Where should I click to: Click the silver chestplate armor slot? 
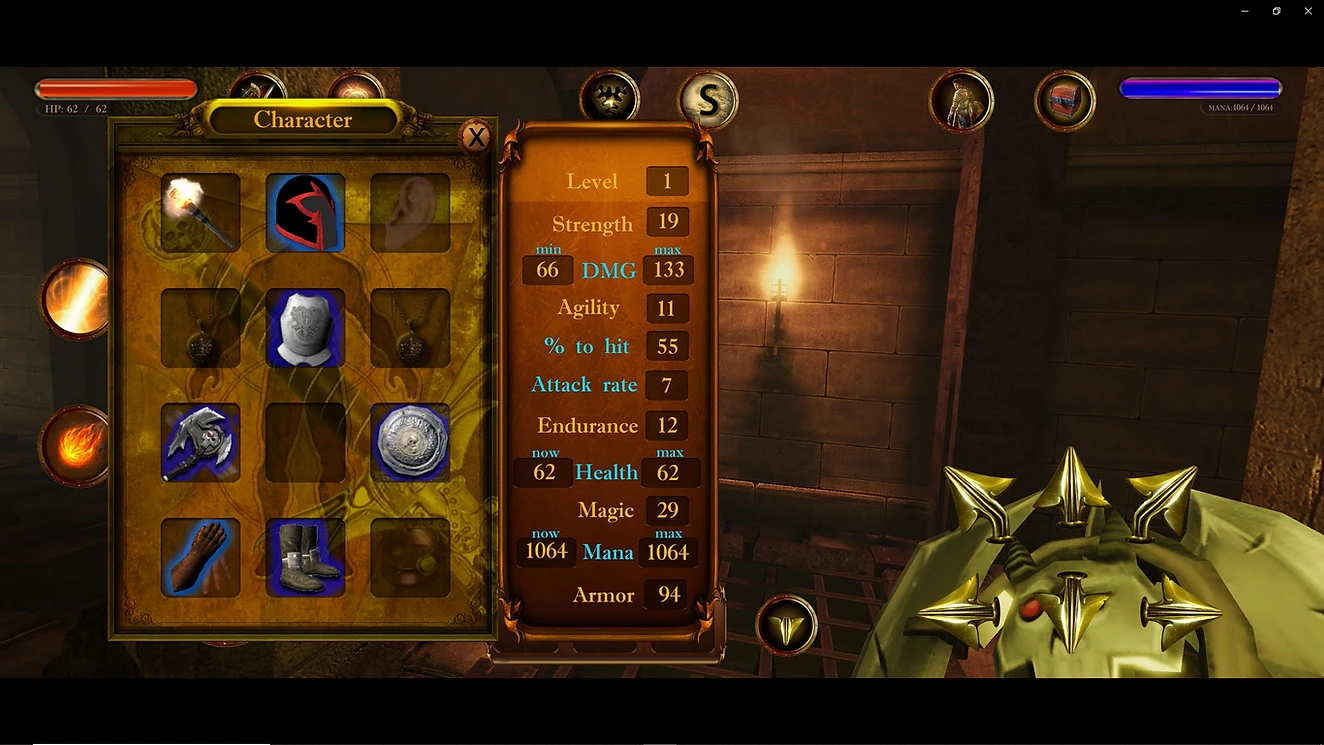coord(305,328)
